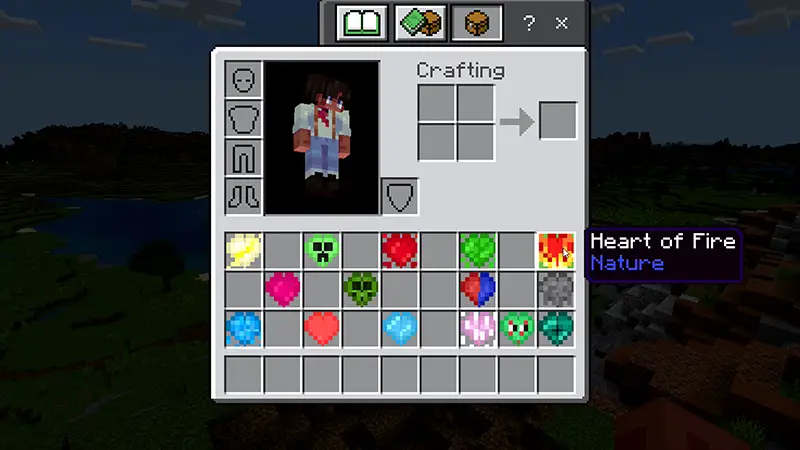Select the pale pink crystal heart

(477, 328)
